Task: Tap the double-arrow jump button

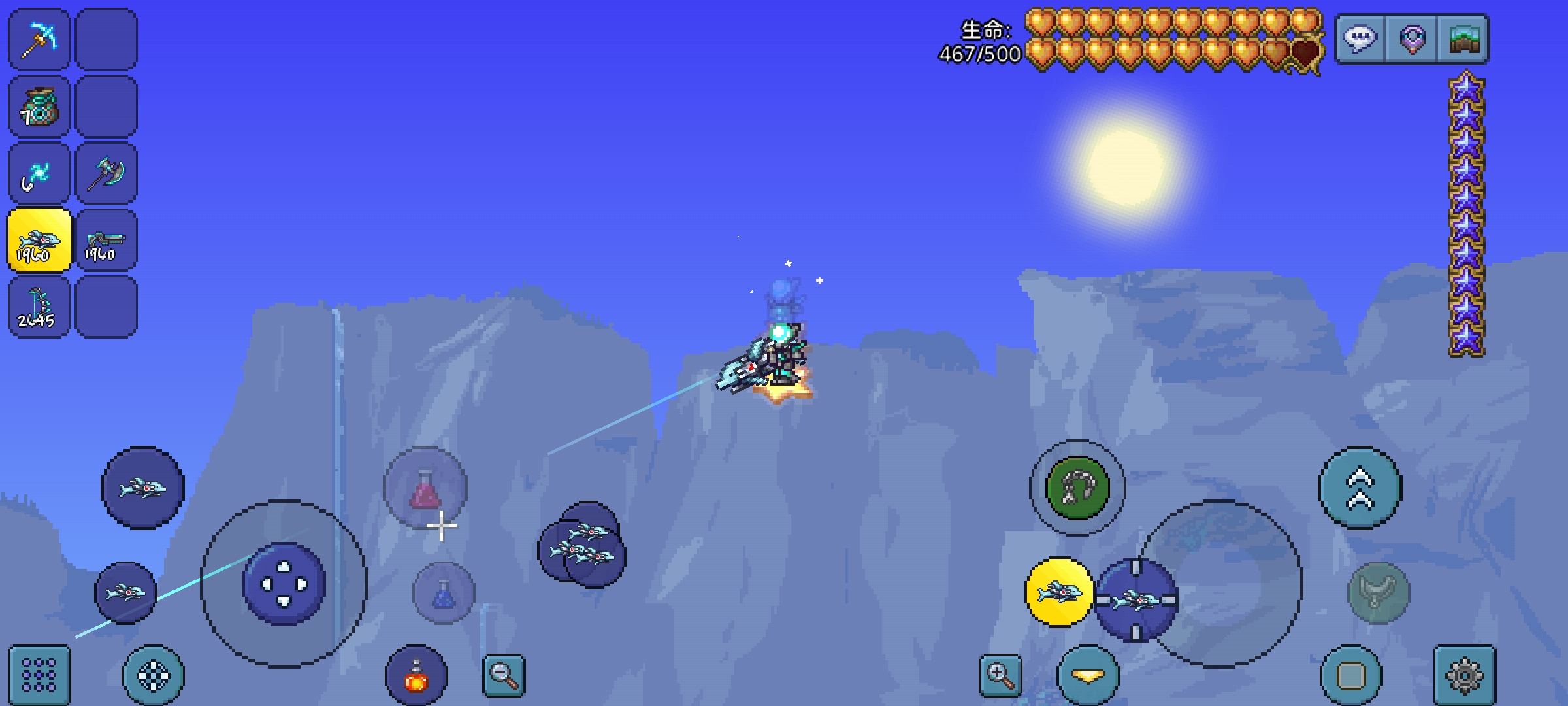Action: (1360, 488)
